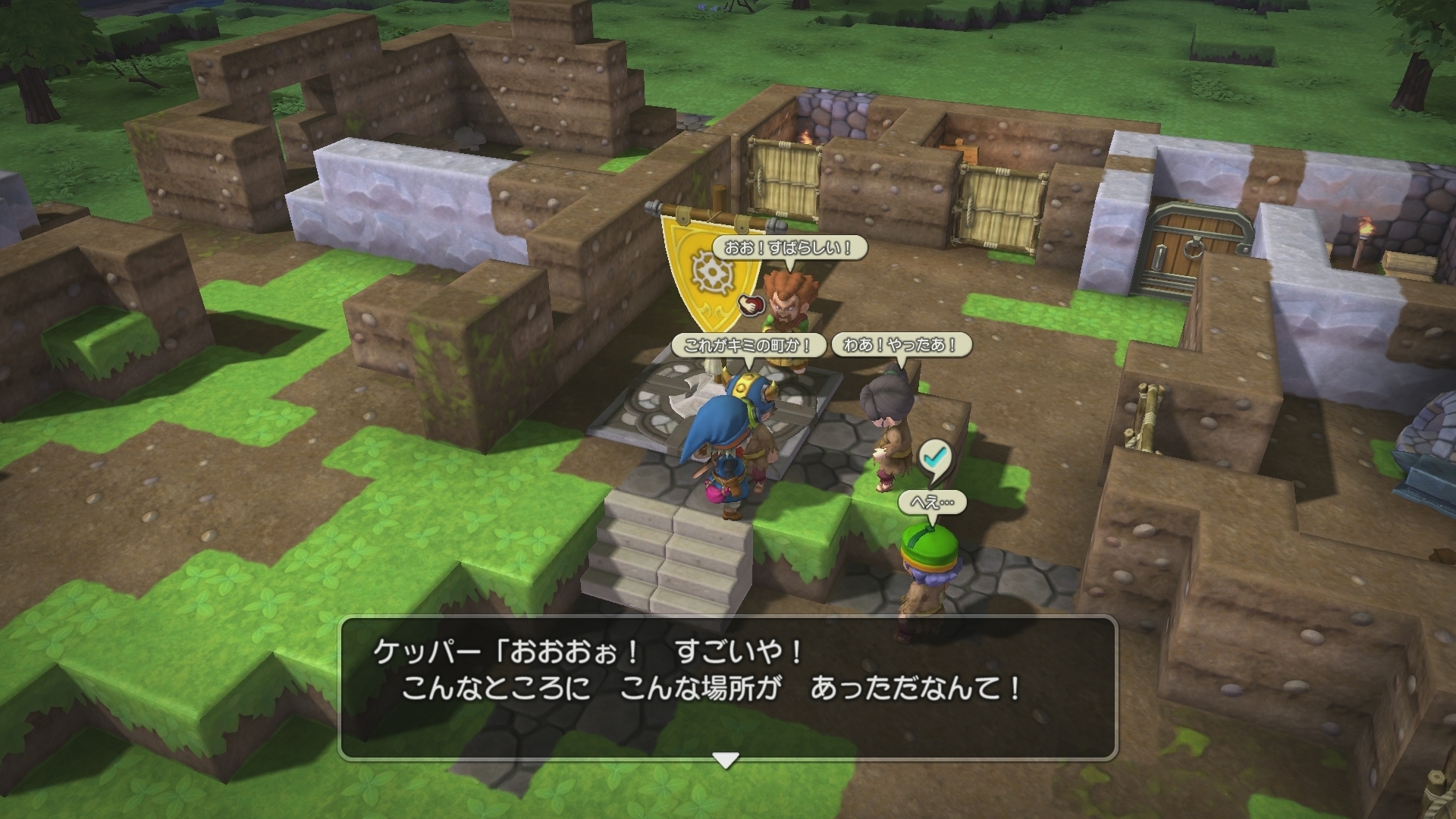Select the わあ！やったあ！ speech bubble
Viewport: 1456px width, 819px height.
tap(902, 345)
